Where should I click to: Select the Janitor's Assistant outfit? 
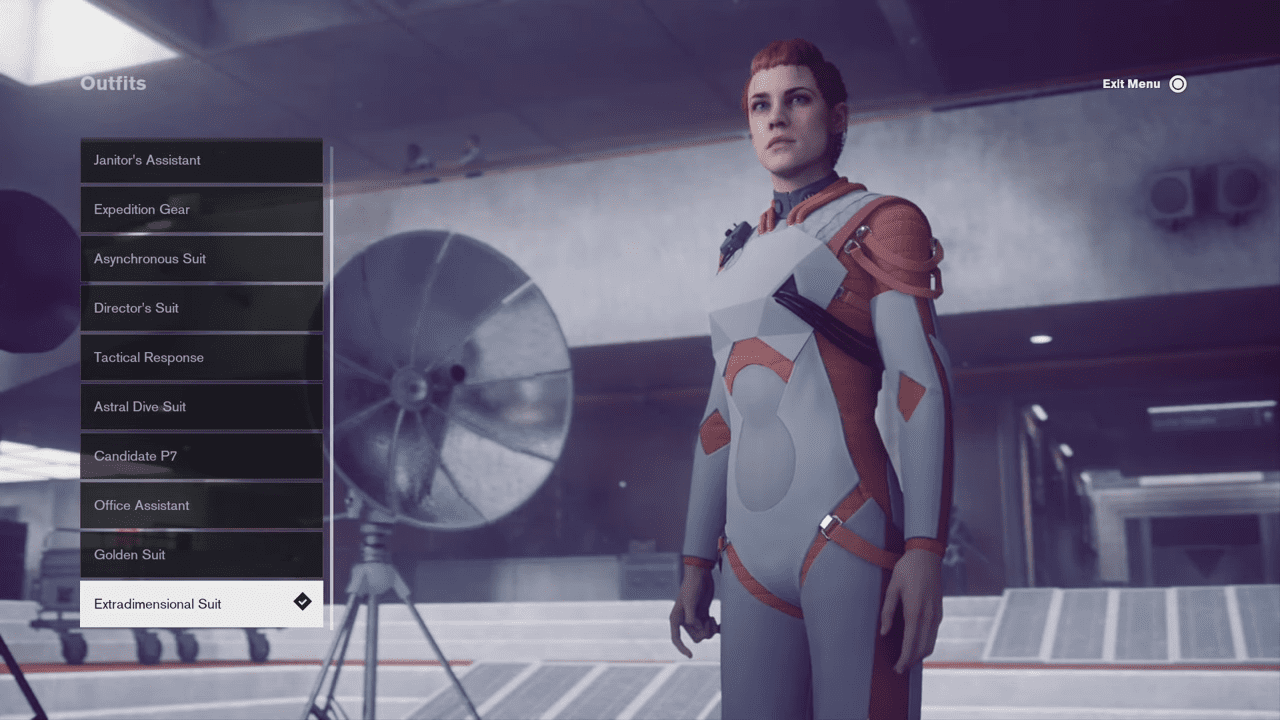click(201, 160)
